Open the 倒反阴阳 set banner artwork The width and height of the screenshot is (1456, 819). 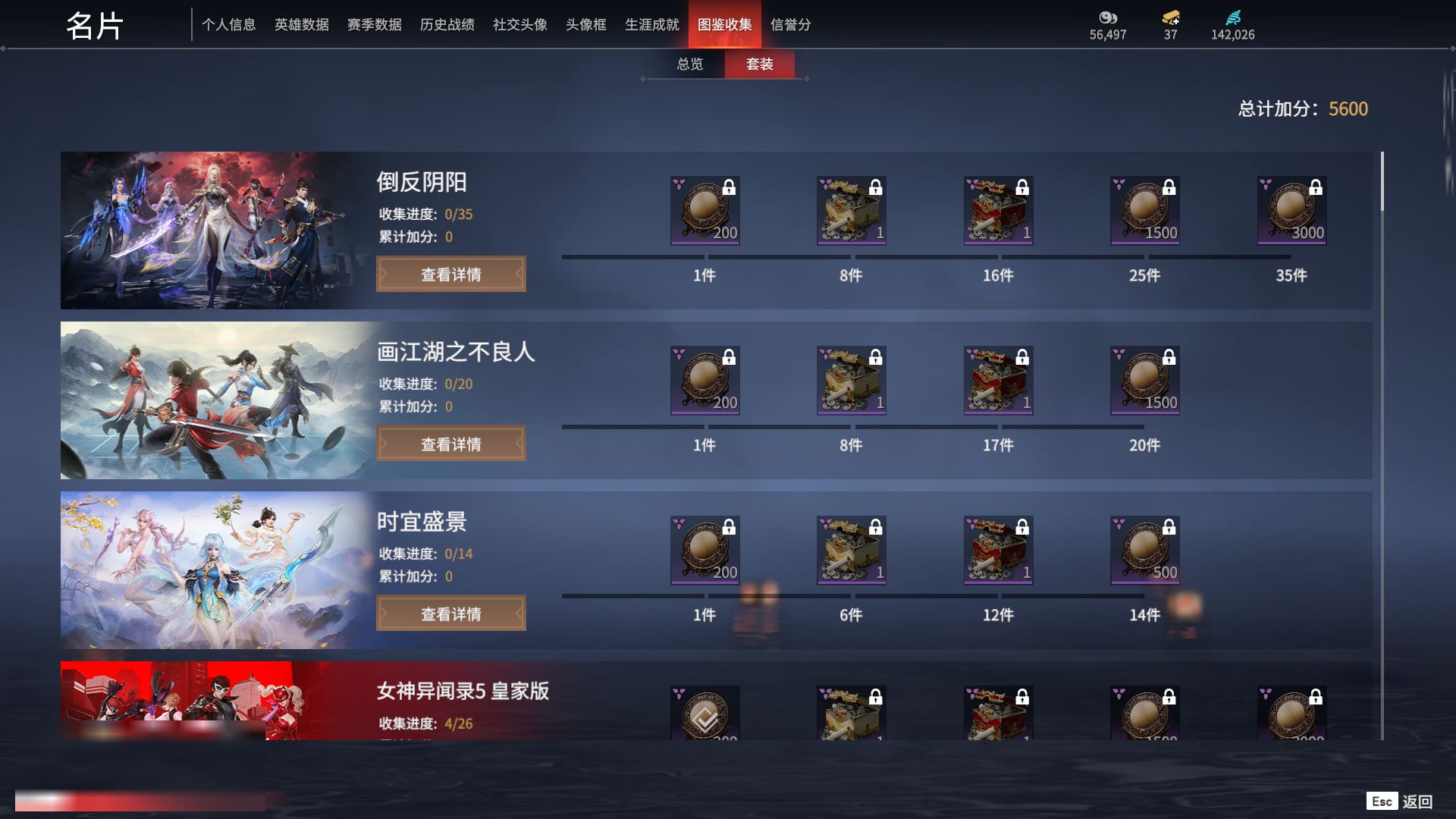pyautogui.click(x=212, y=231)
